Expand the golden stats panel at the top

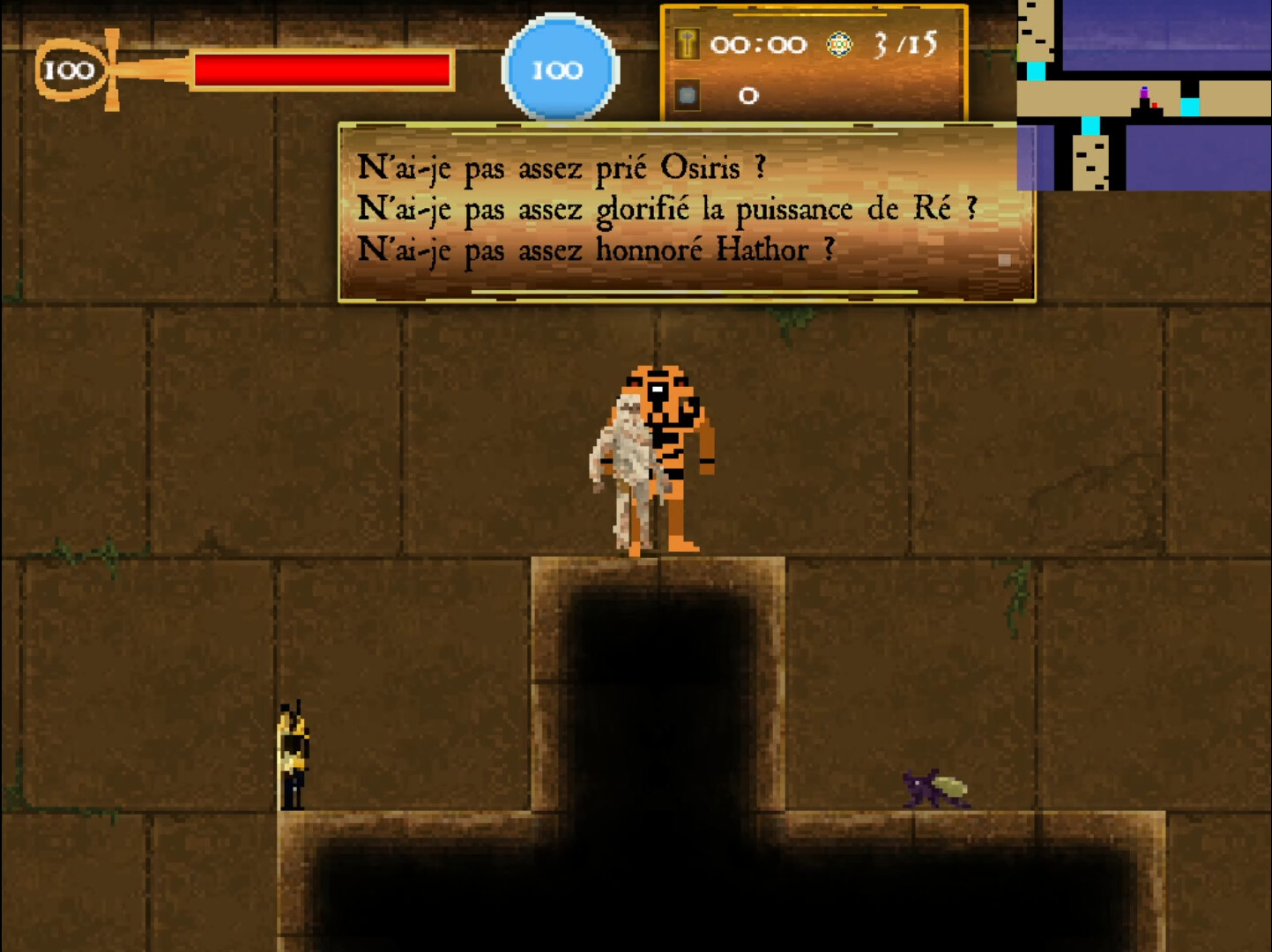pyautogui.click(x=815, y=62)
